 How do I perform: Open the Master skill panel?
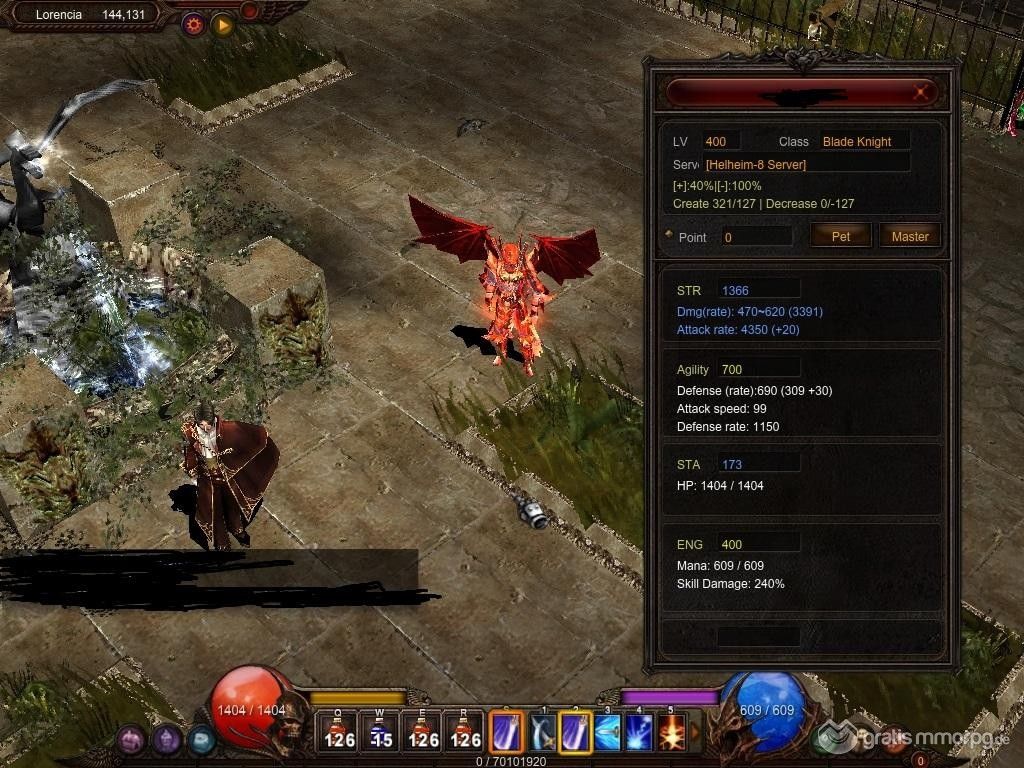[x=910, y=236]
